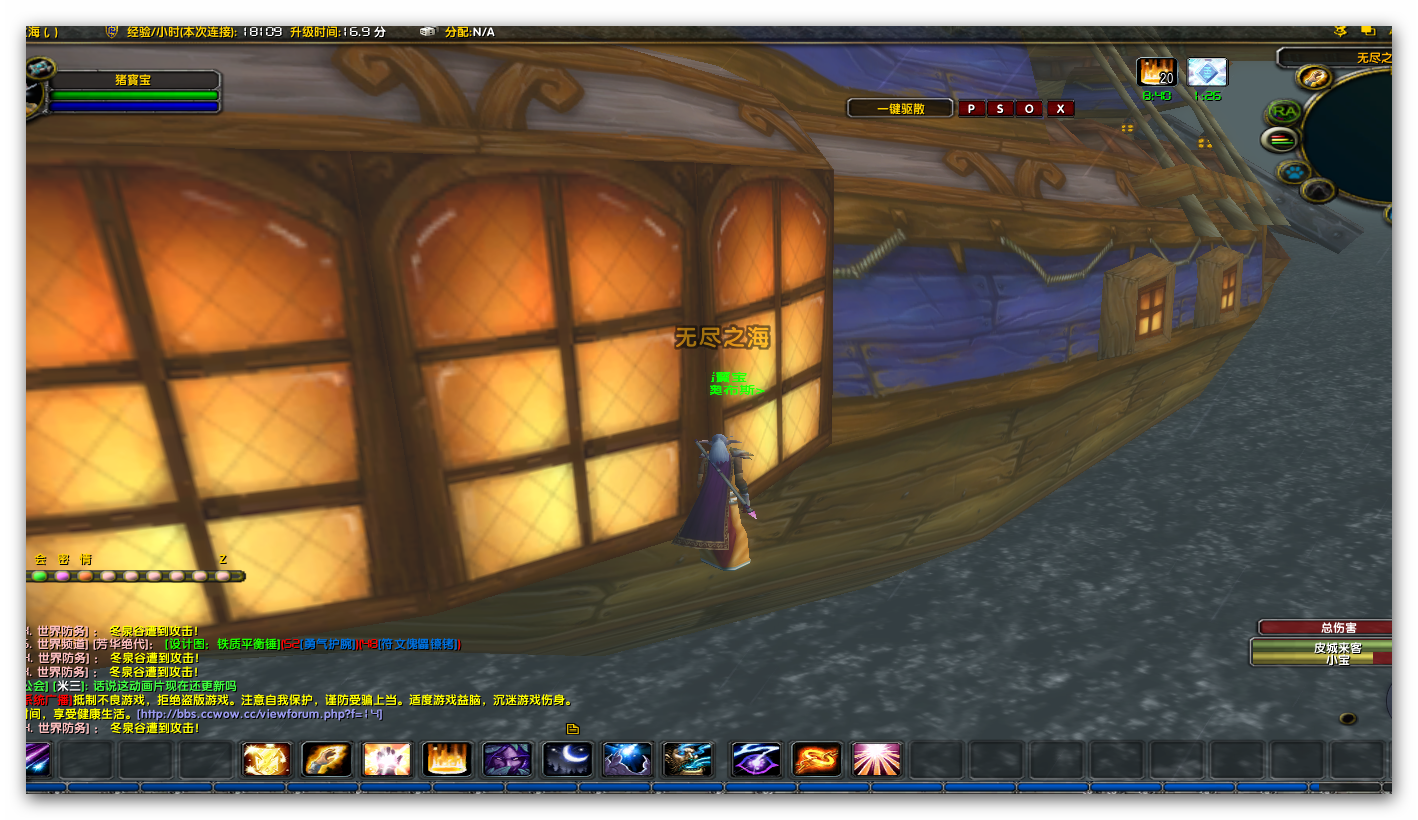Select the 猪寶宝 player unit frame

[x=133, y=80]
